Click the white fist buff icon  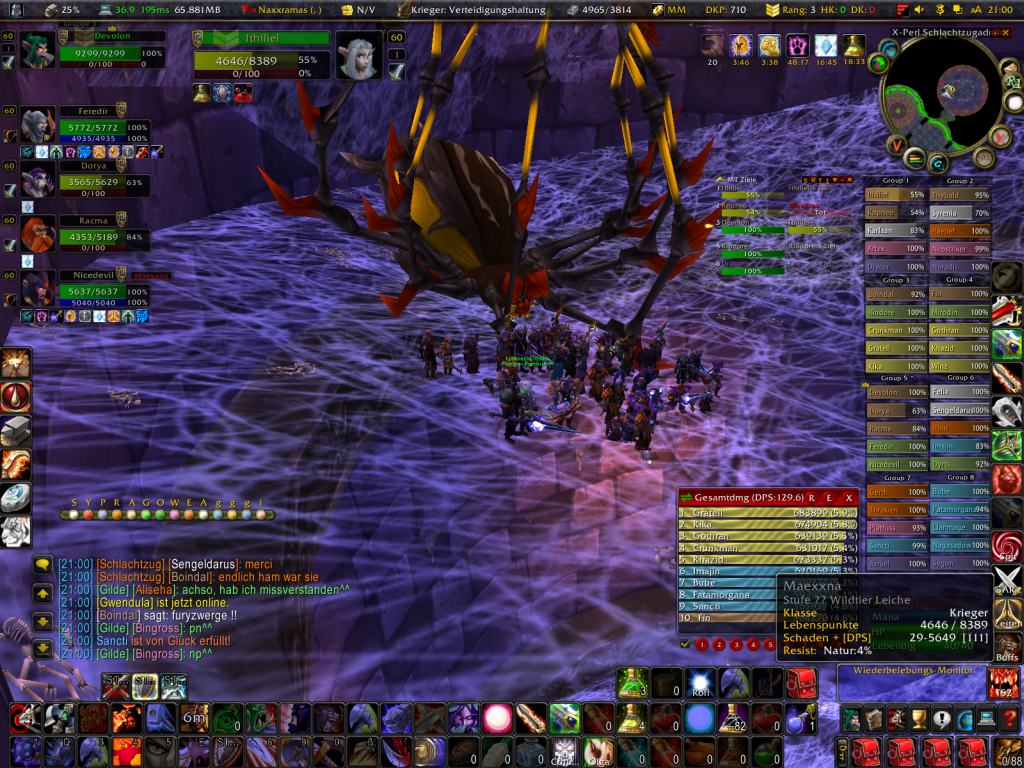point(770,46)
